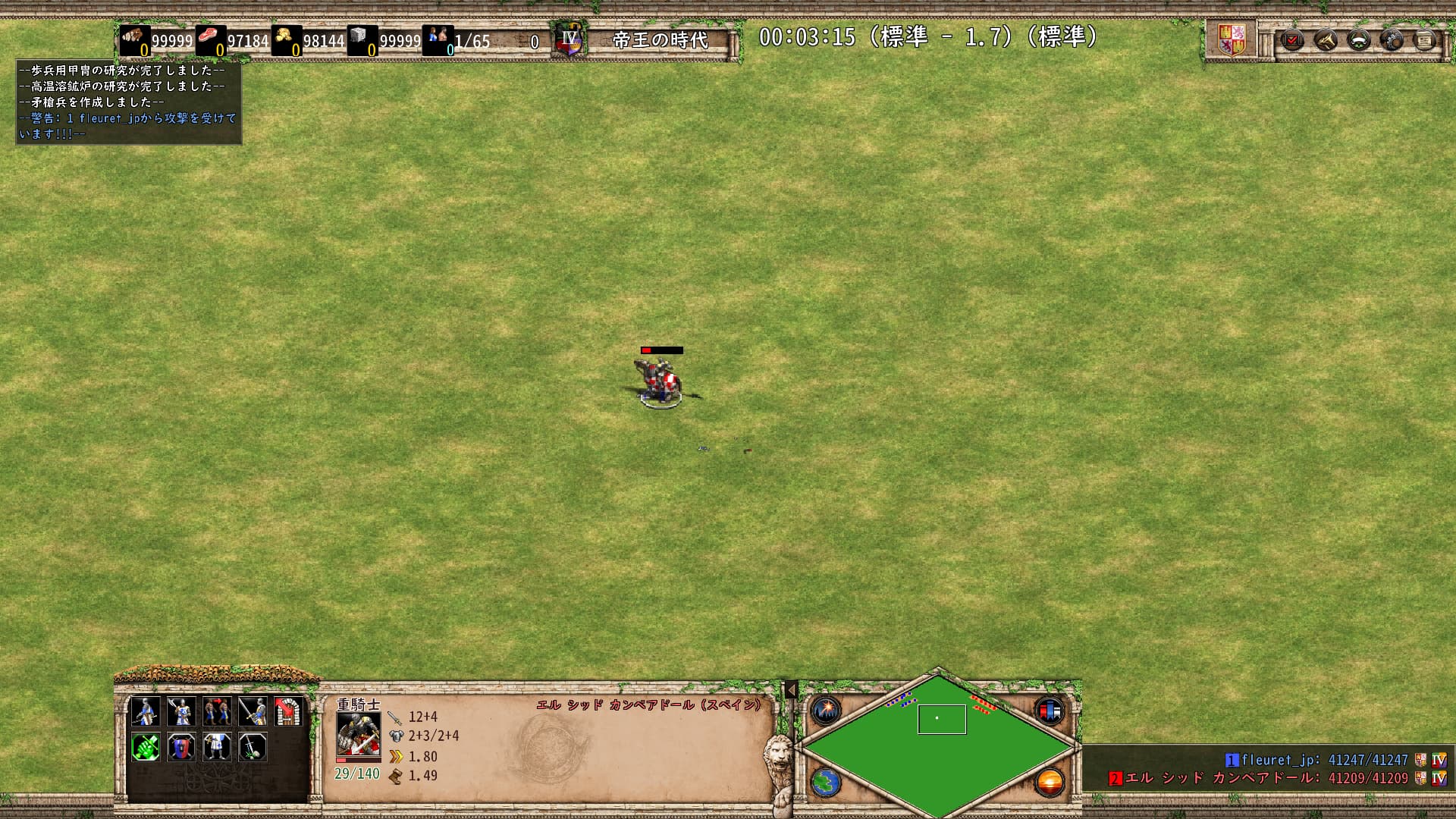Click the gate with red arrow icon
This screenshot has width=1456, height=819.
click(x=288, y=711)
